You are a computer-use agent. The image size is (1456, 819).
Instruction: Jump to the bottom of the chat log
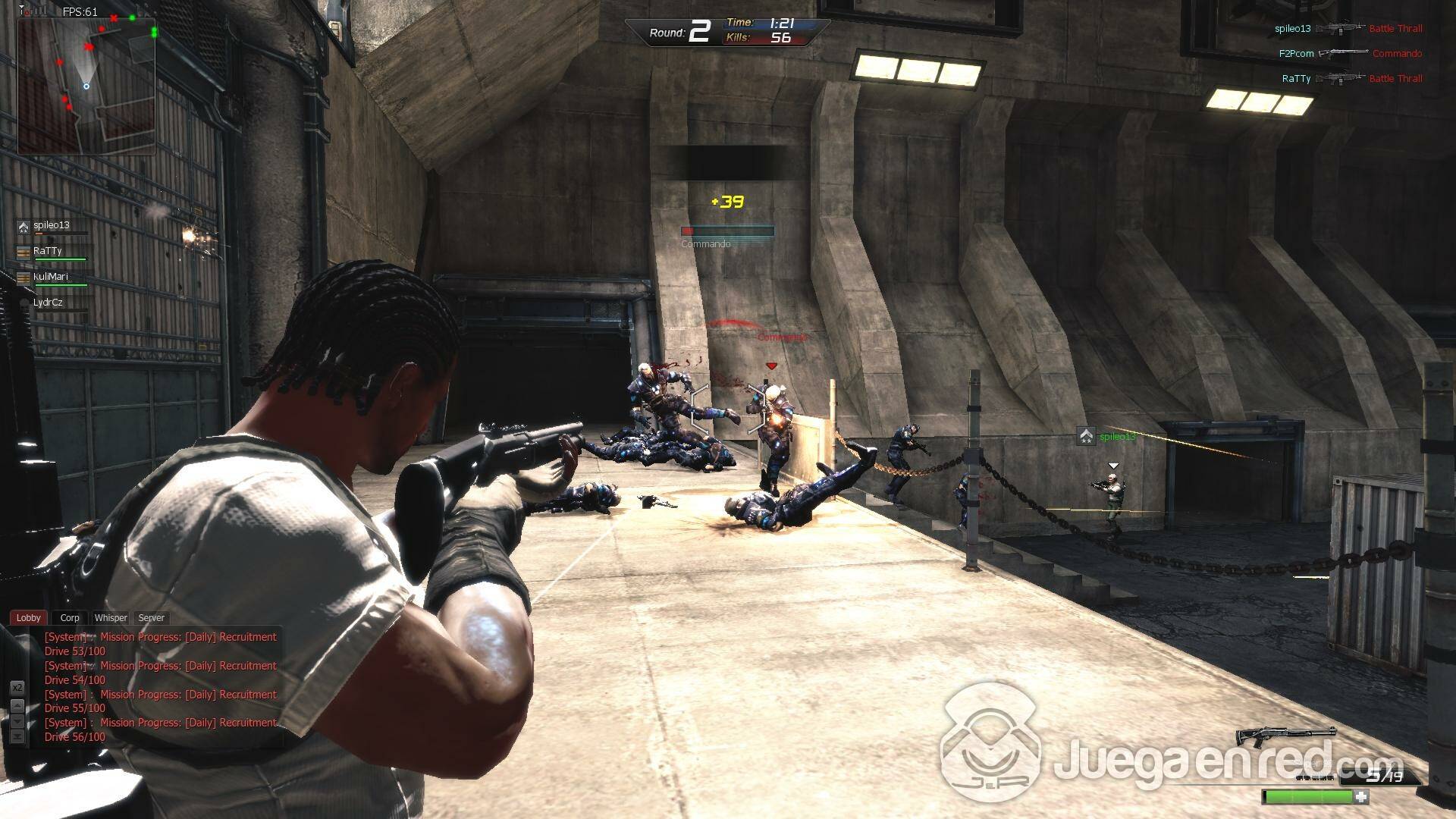point(17,736)
